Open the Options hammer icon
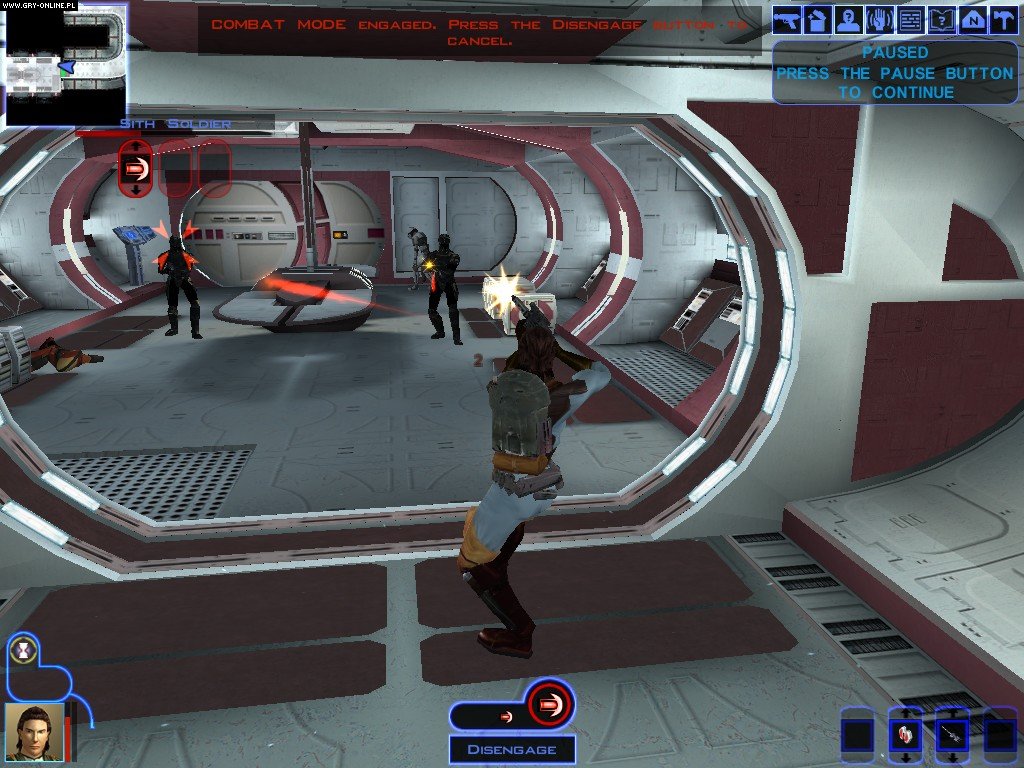 click(1002, 18)
